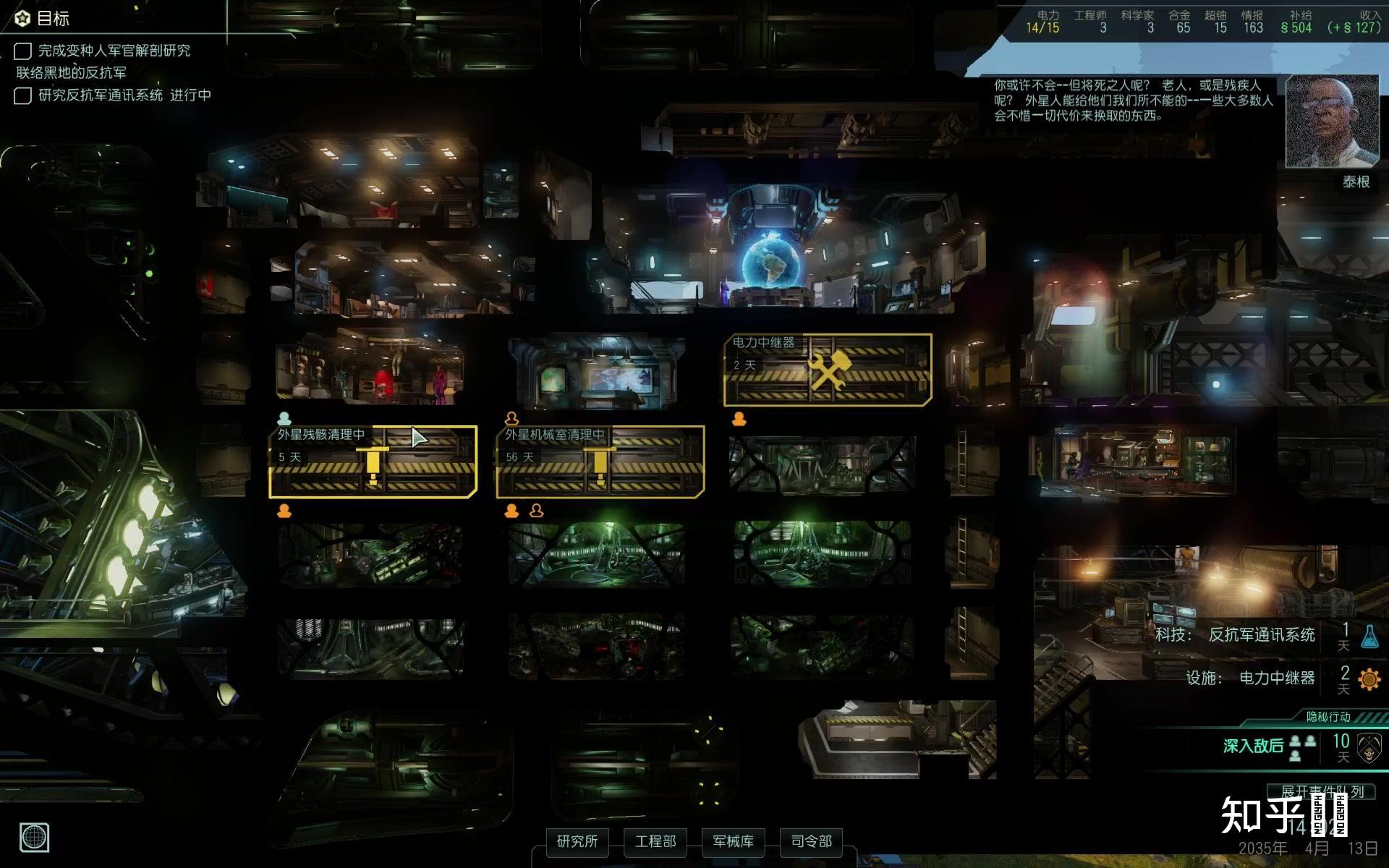Select the 深入敌后 covert action entry
1389x868 pixels.
pos(1253,746)
